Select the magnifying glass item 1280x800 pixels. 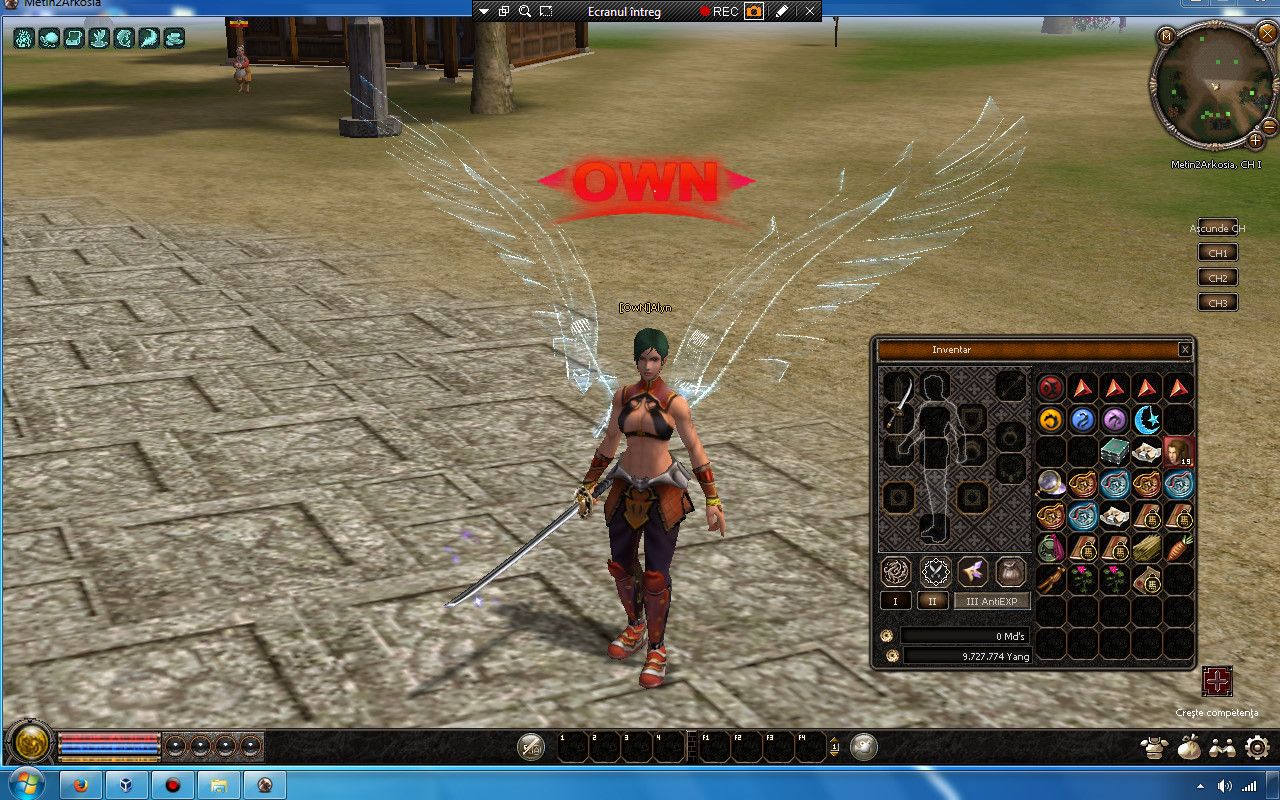point(1050,484)
